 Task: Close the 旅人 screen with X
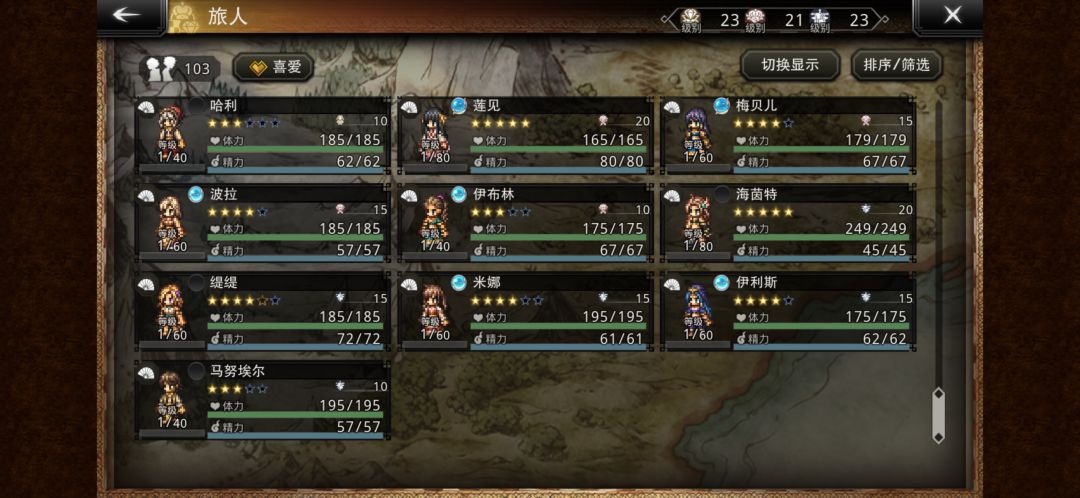click(952, 15)
